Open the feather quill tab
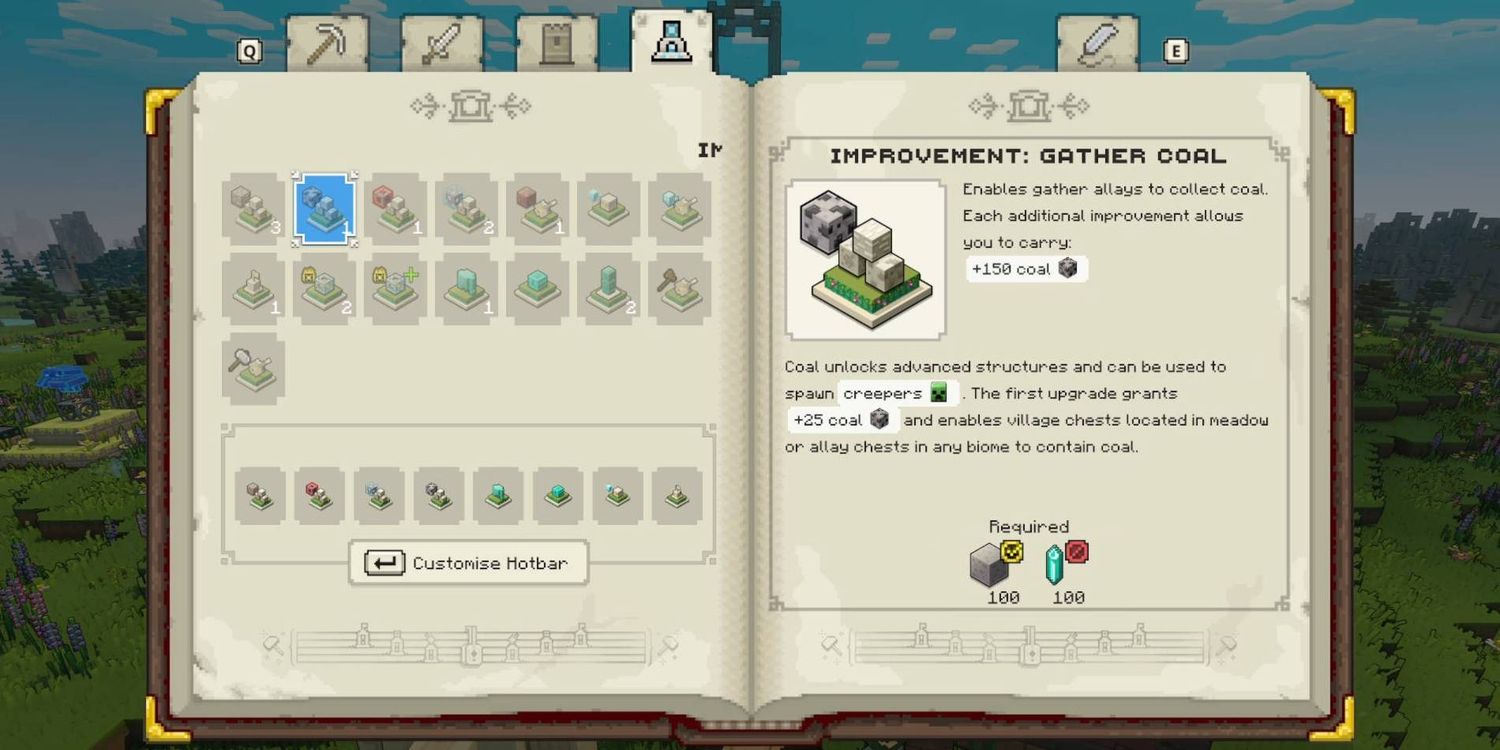This screenshot has height=750, width=1500. coord(1097,46)
